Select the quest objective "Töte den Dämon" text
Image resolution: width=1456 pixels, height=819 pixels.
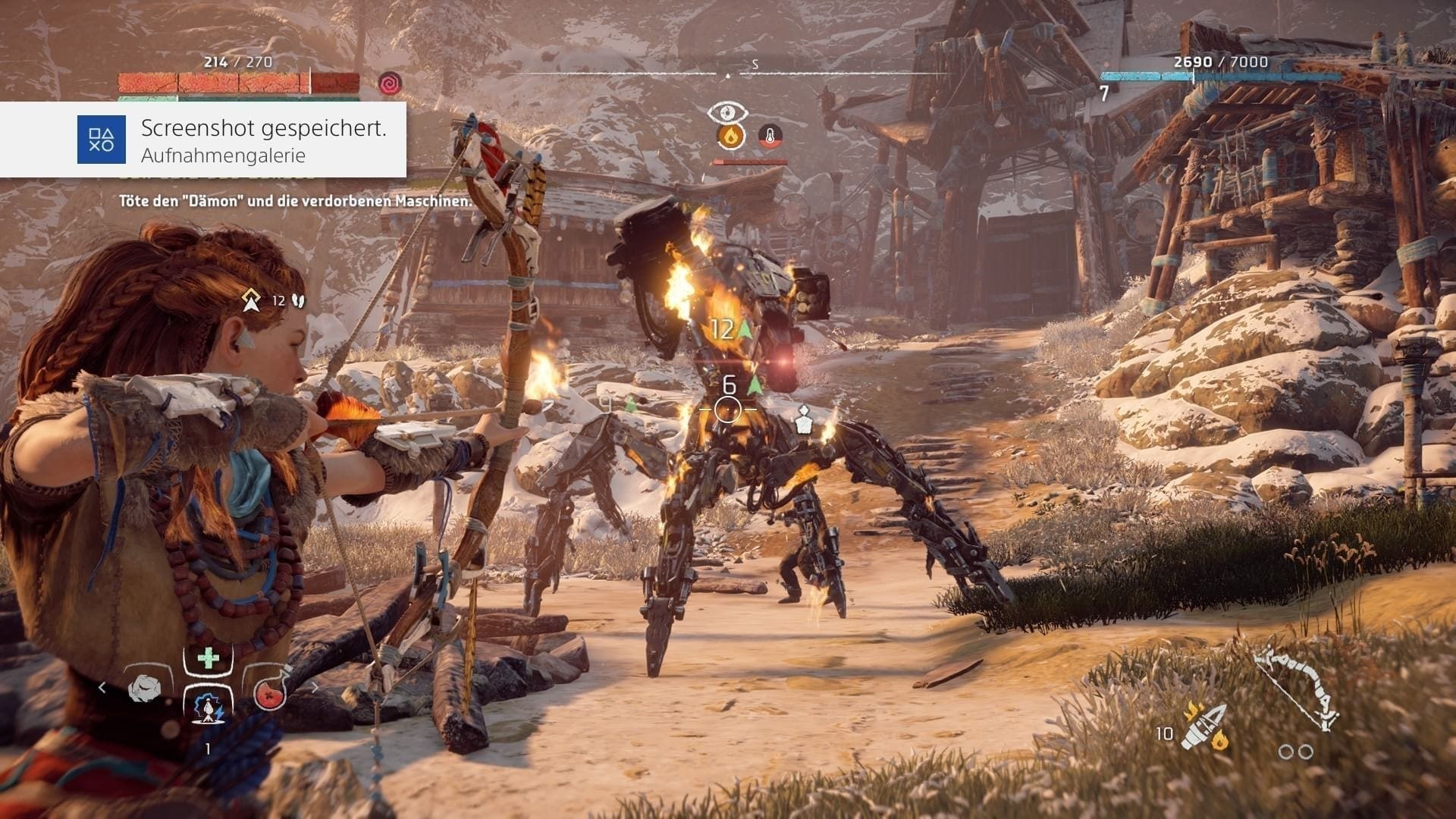(x=295, y=201)
